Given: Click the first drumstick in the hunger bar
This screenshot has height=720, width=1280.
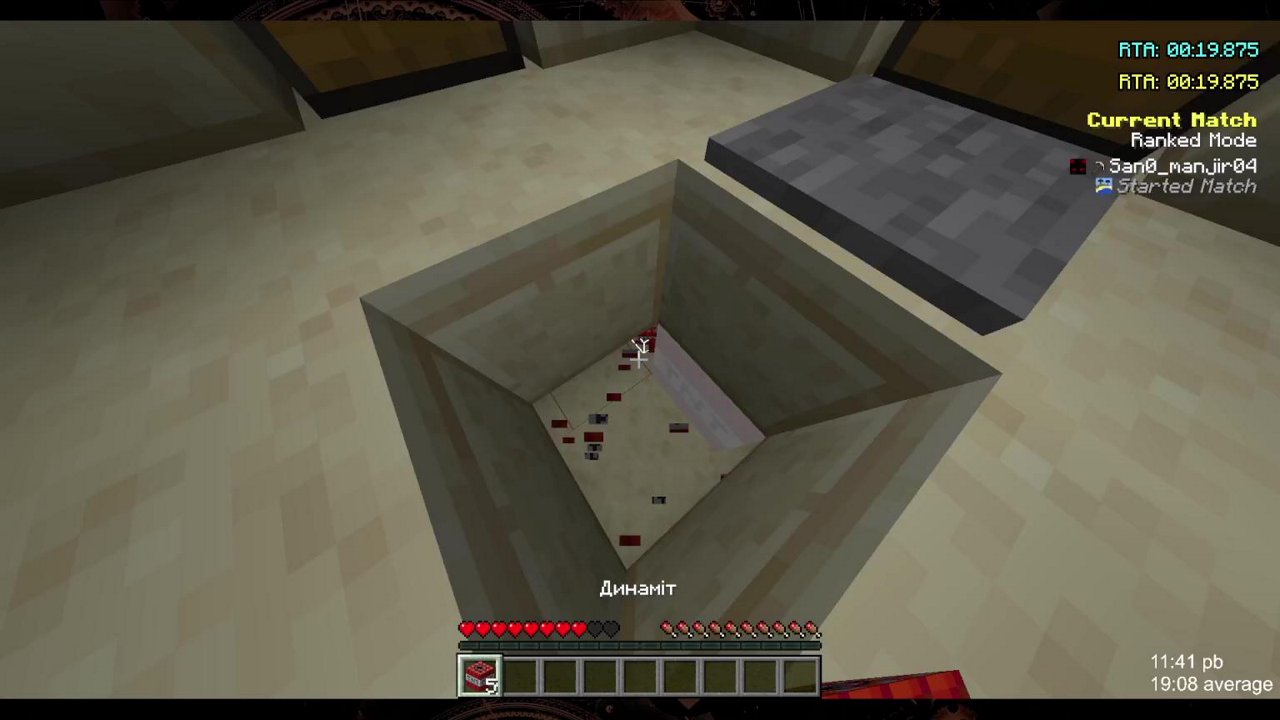Looking at the screenshot, I should click(667, 628).
